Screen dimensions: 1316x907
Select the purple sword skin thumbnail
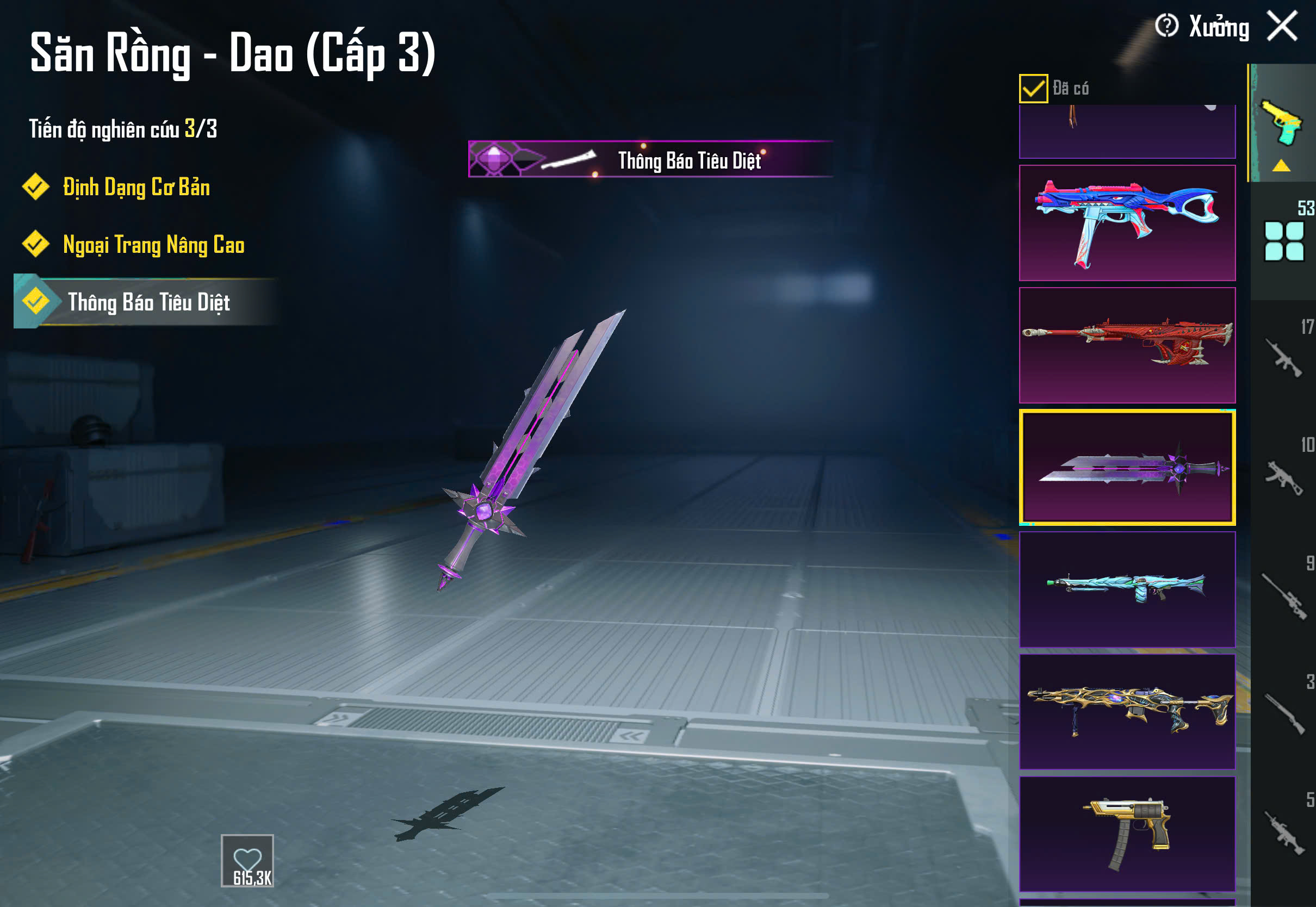tap(1127, 467)
